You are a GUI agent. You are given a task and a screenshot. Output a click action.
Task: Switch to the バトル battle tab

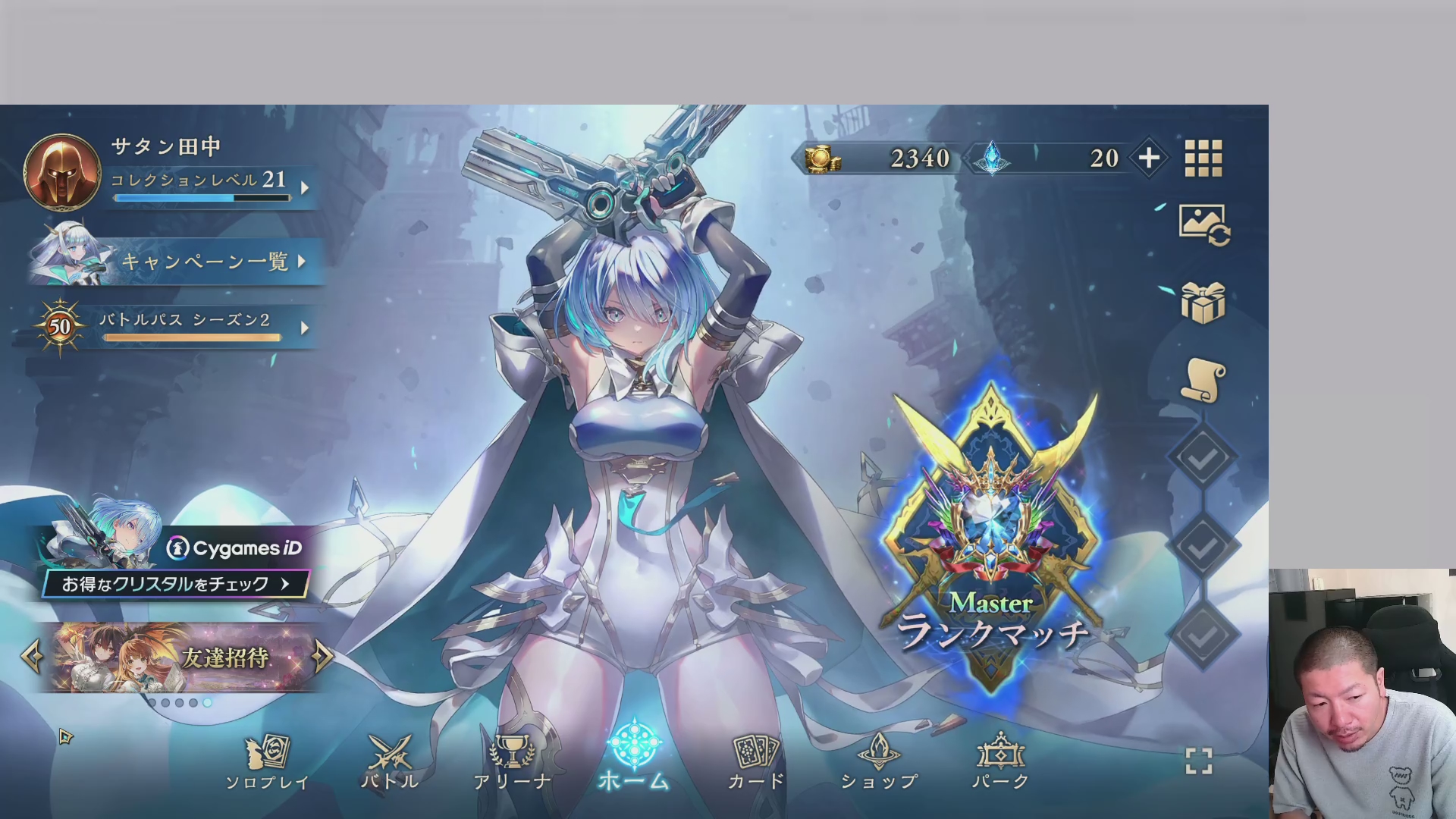390,761
